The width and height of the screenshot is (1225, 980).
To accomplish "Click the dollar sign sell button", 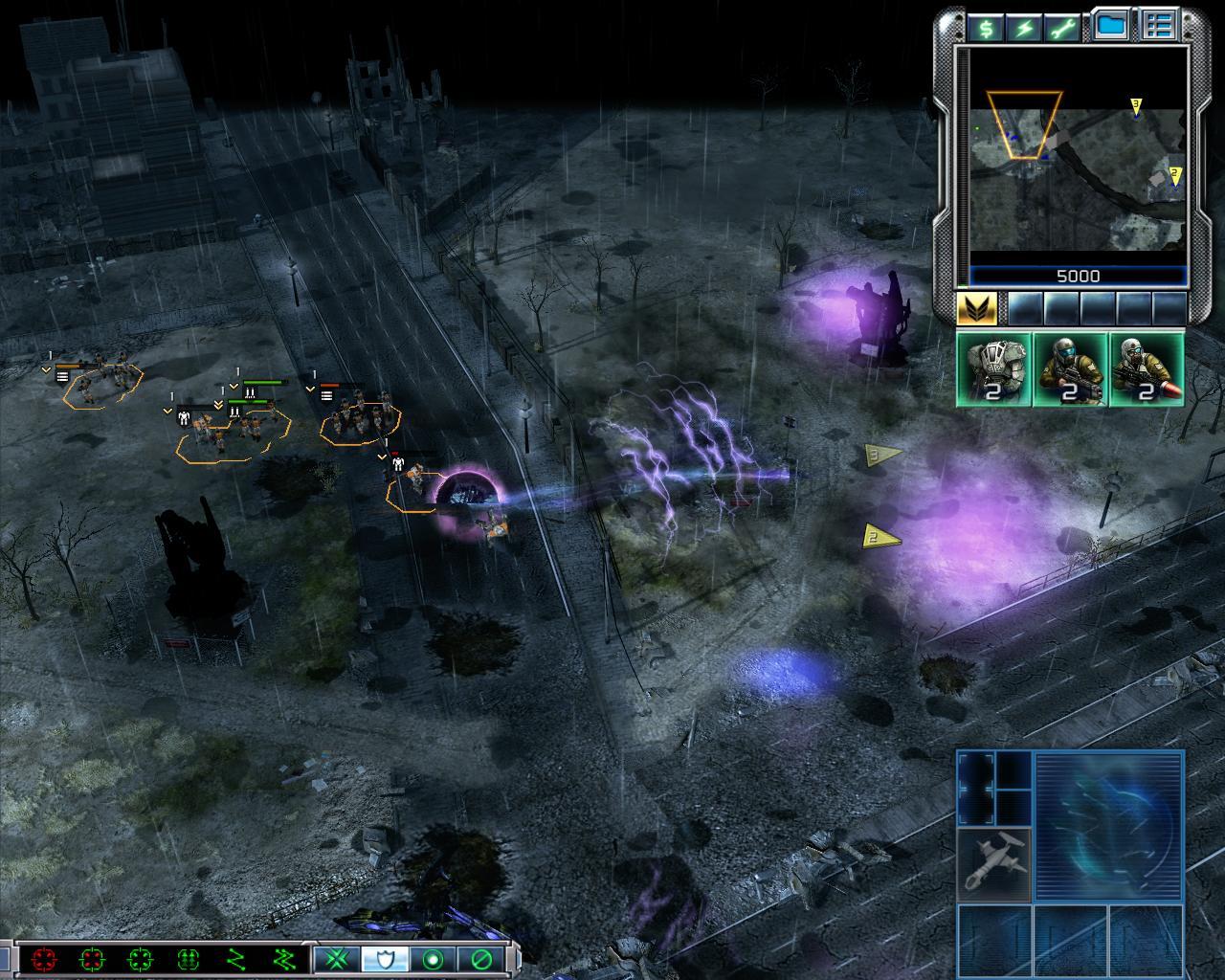I will click(x=985, y=28).
